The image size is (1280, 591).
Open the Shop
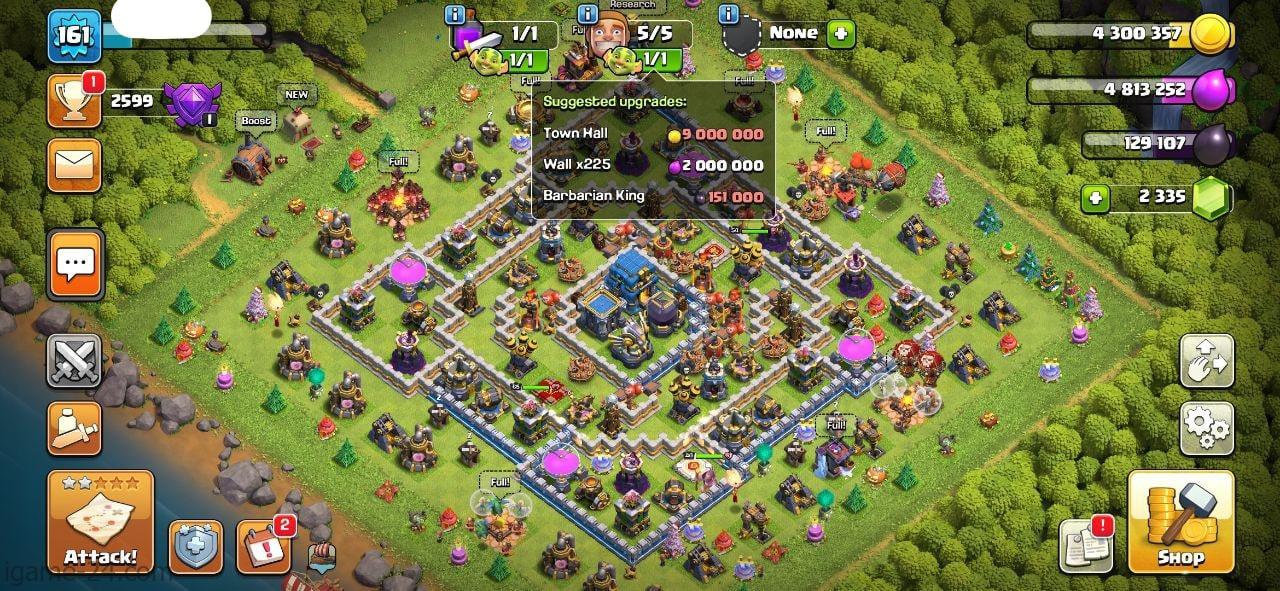1180,522
